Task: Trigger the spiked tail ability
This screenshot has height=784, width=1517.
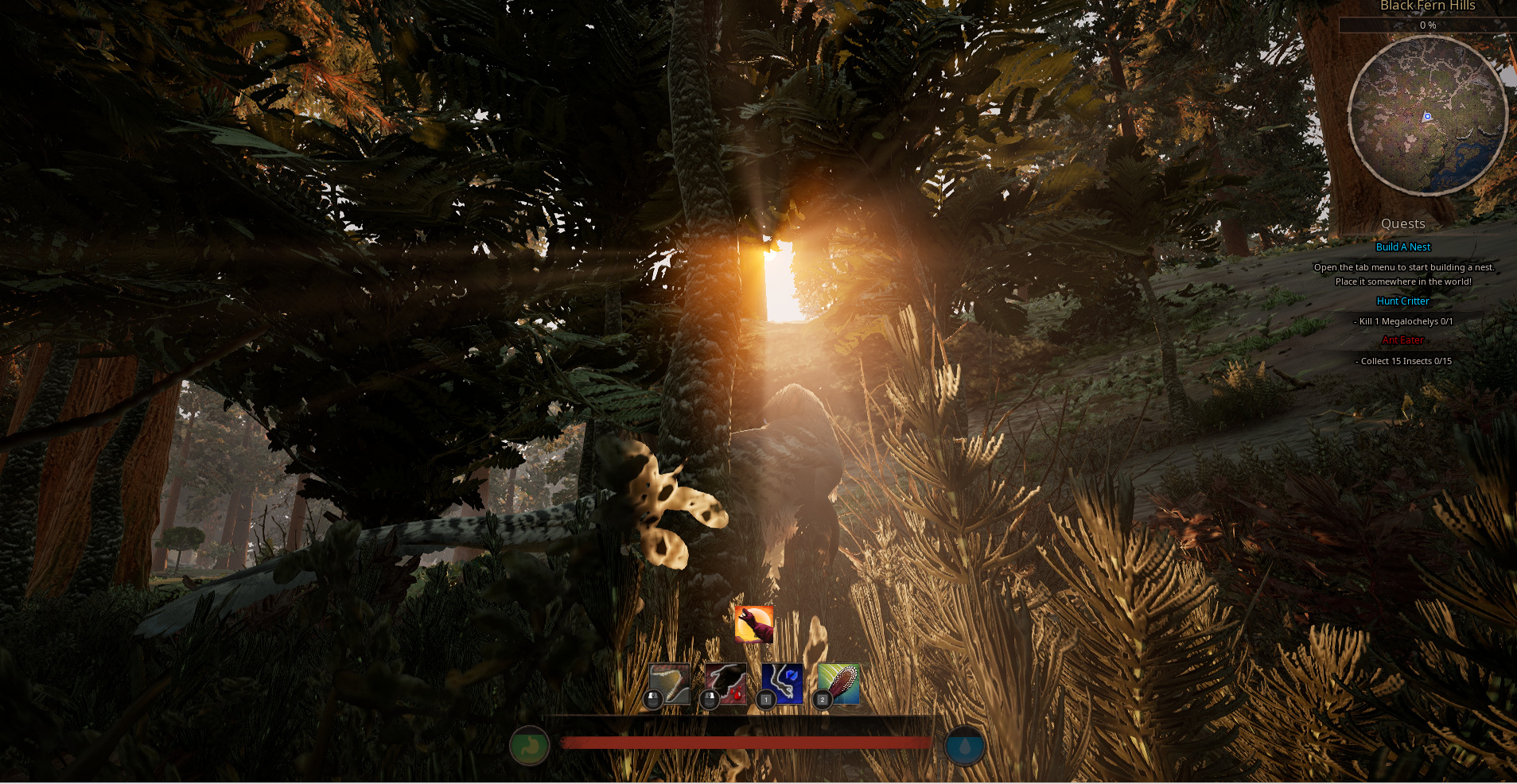Action: pyautogui.click(x=838, y=684)
